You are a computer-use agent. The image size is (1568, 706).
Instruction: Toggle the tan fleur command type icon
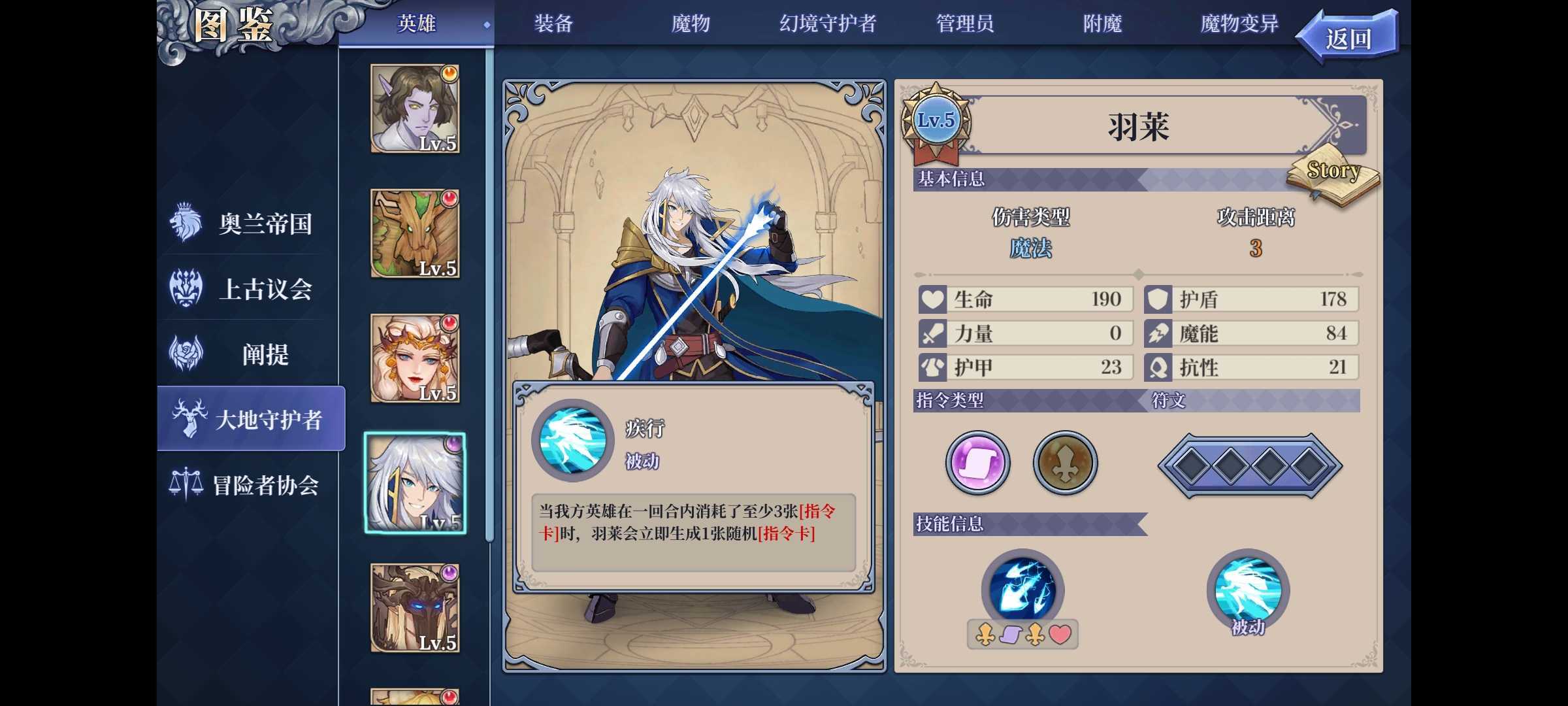coord(1065,463)
